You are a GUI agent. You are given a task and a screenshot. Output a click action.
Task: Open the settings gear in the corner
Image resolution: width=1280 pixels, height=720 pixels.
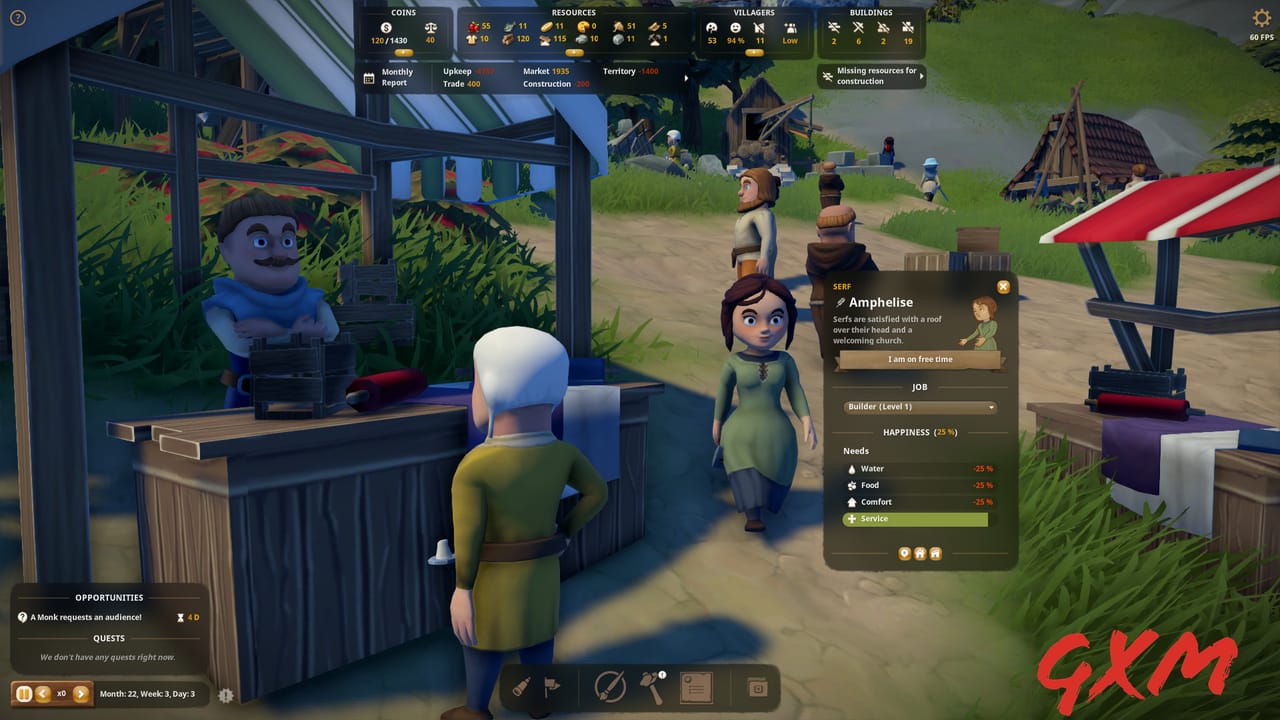pyautogui.click(x=1260, y=17)
